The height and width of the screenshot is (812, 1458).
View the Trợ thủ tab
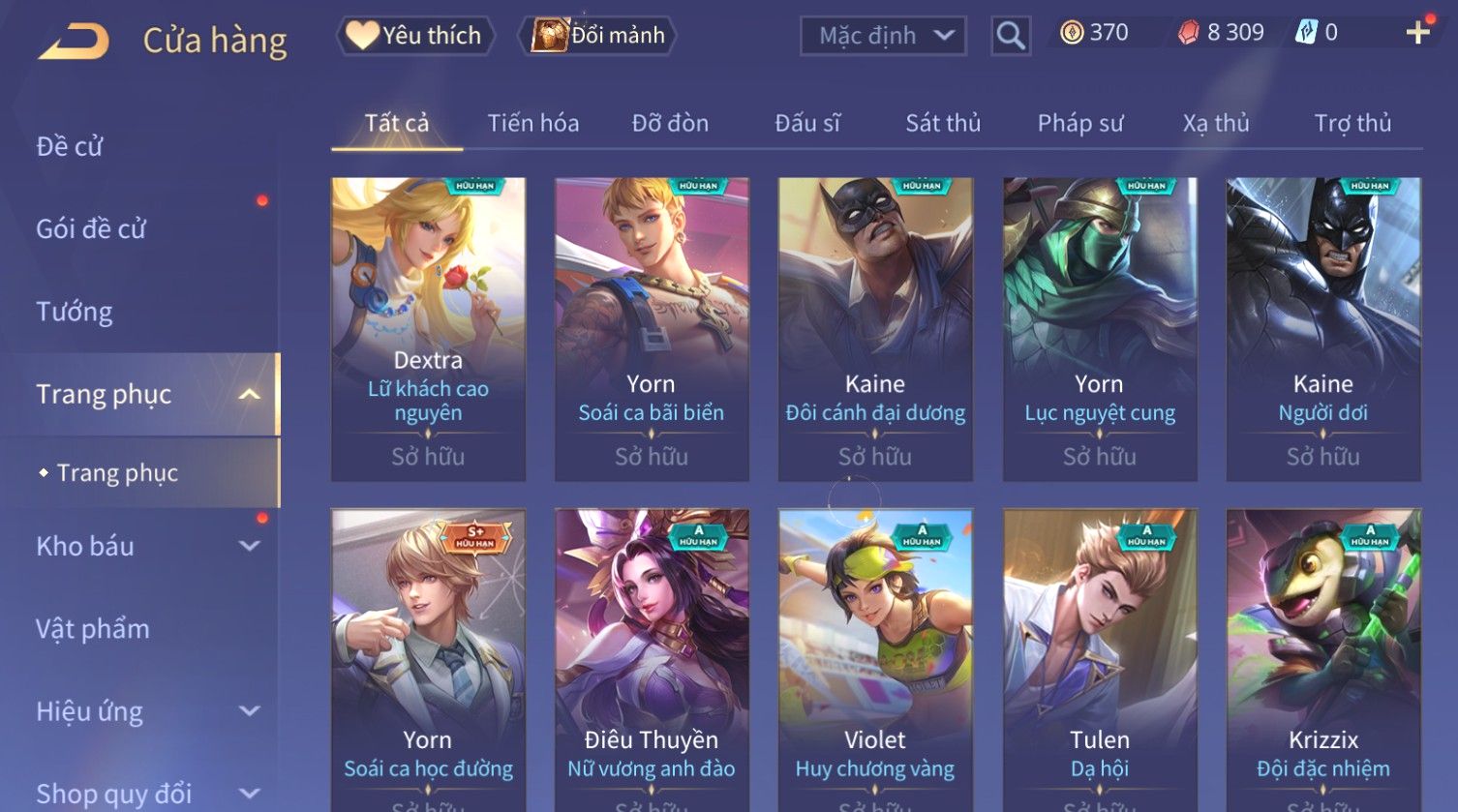point(1352,124)
